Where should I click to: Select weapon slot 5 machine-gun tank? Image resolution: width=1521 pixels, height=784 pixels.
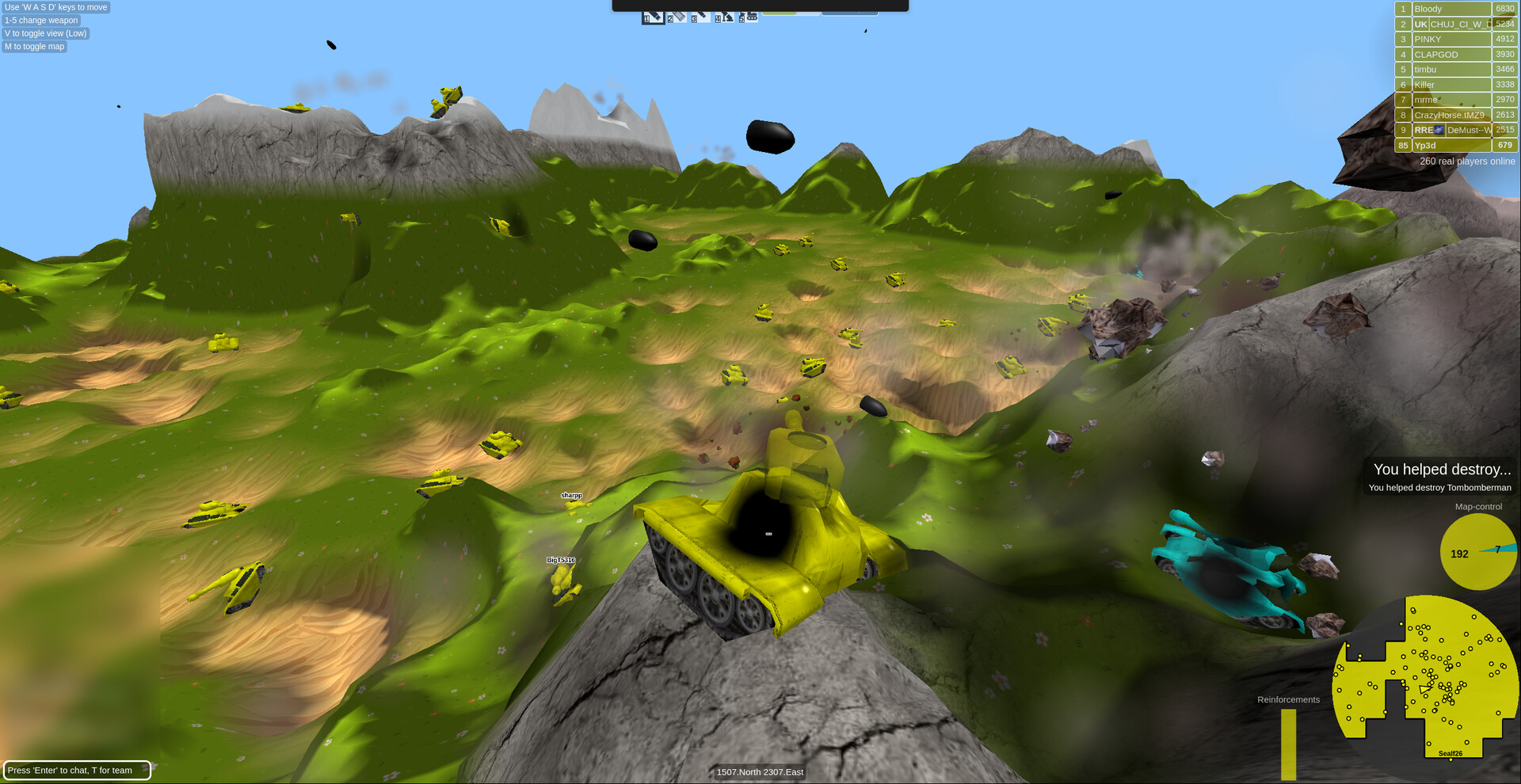click(x=747, y=17)
